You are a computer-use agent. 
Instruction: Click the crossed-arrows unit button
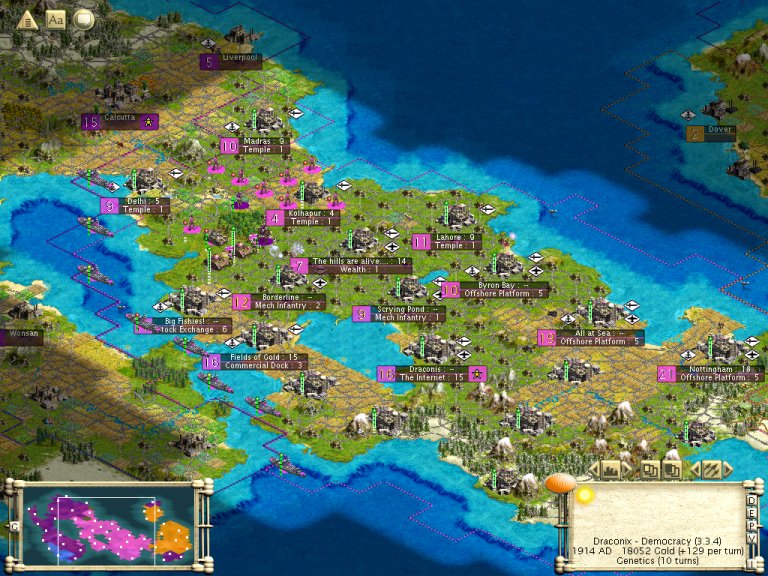coord(711,469)
